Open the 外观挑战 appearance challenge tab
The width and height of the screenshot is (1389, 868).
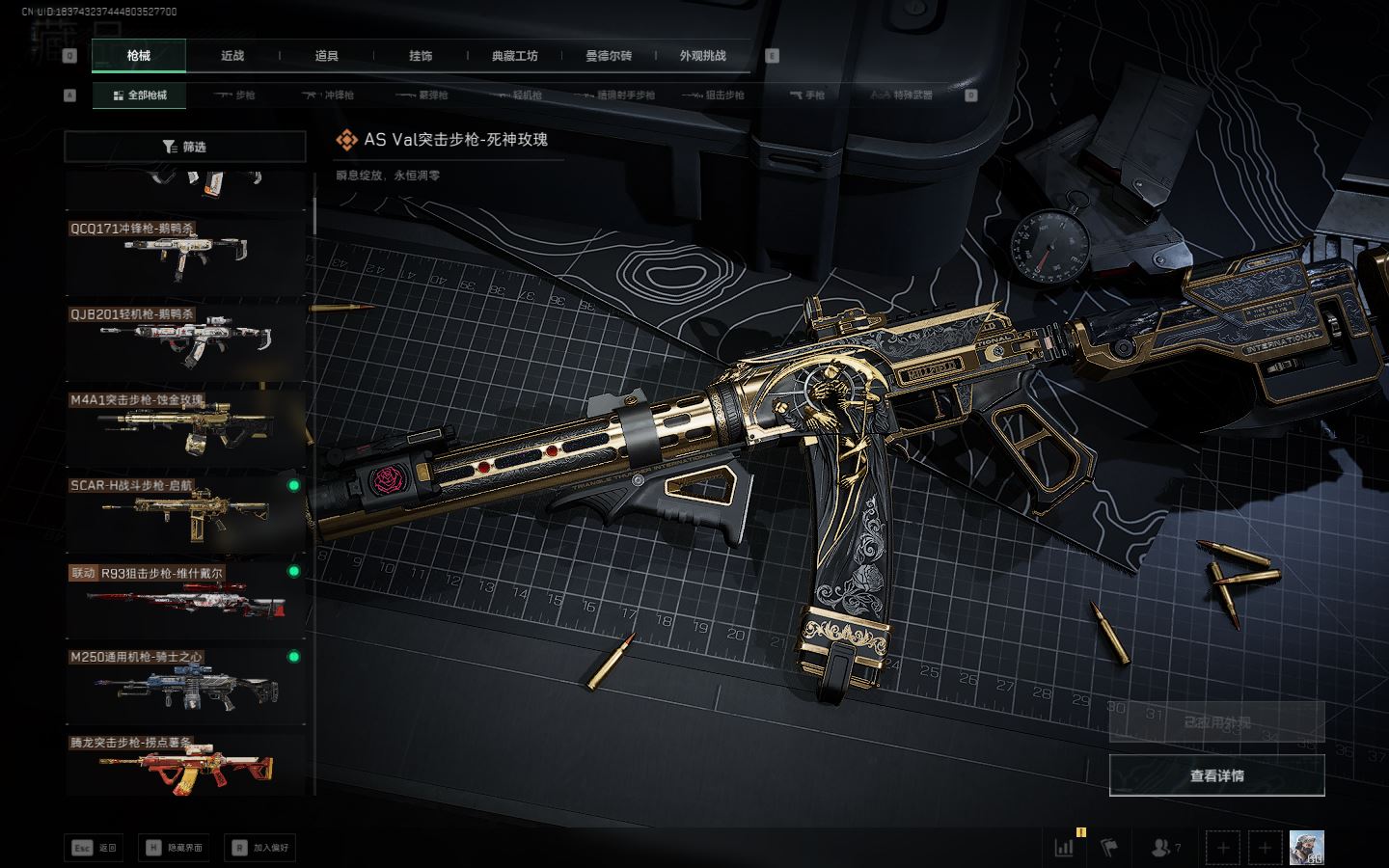click(702, 56)
